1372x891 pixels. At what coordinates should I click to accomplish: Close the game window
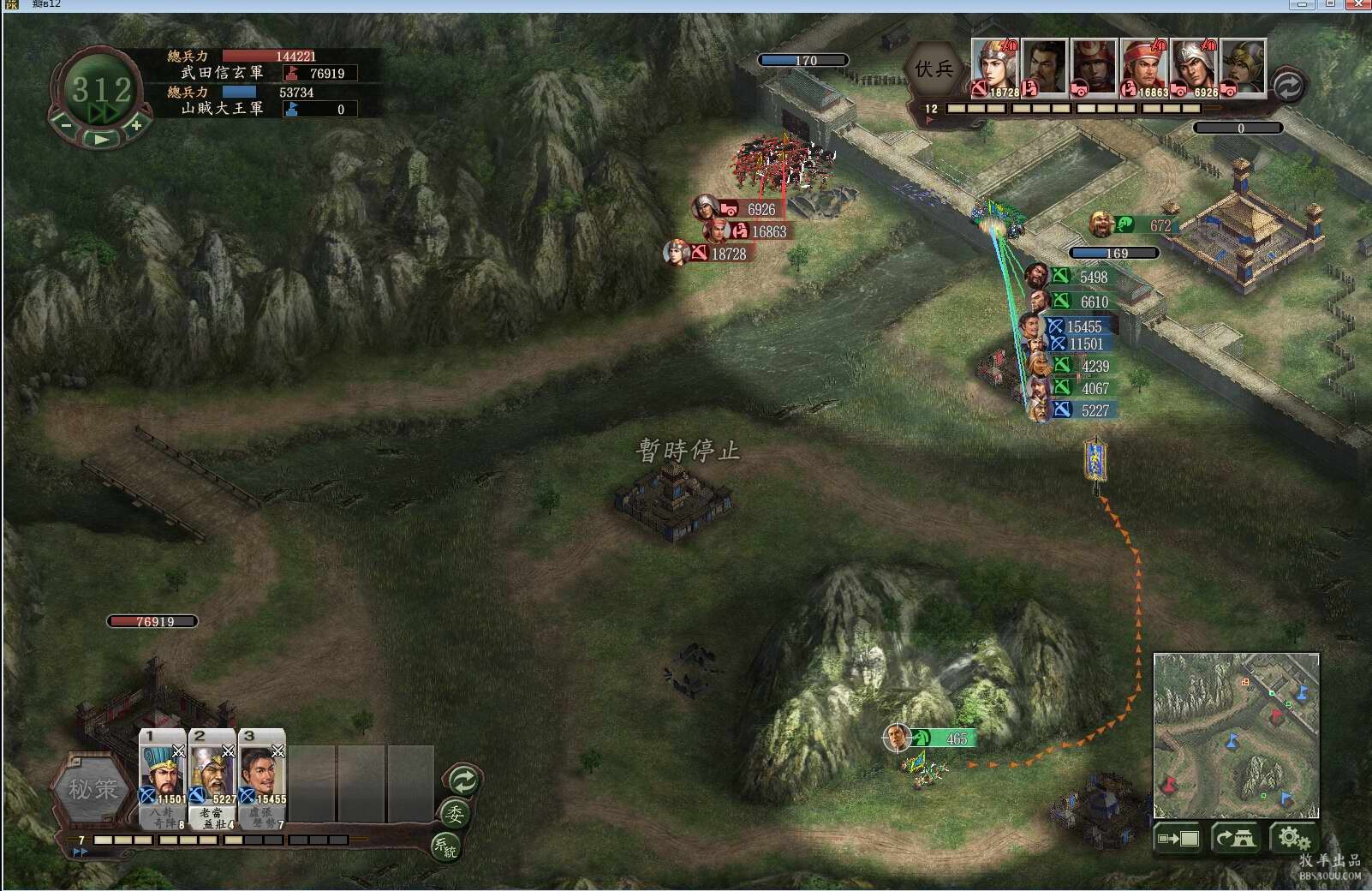[1358, 5]
